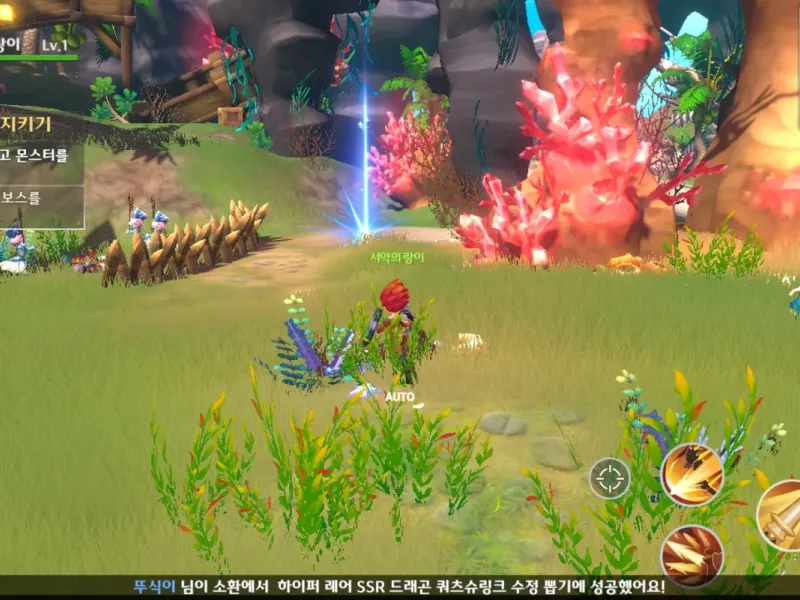Activate the orange slash burst skill
Viewport: 800px width, 600px height.
click(x=691, y=474)
